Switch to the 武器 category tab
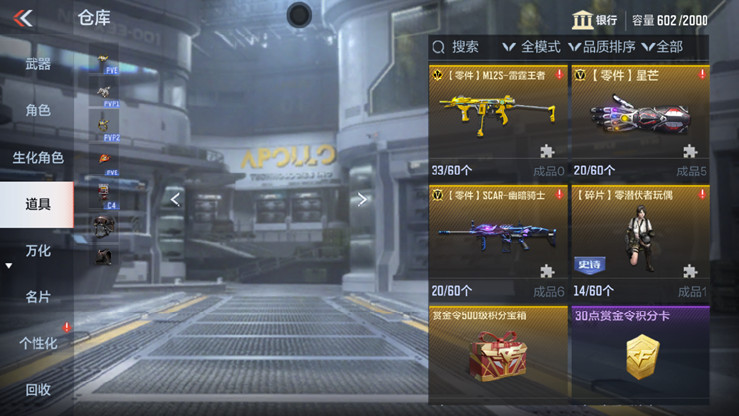Viewport: 739px width, 416px height. tap(38, 64)
